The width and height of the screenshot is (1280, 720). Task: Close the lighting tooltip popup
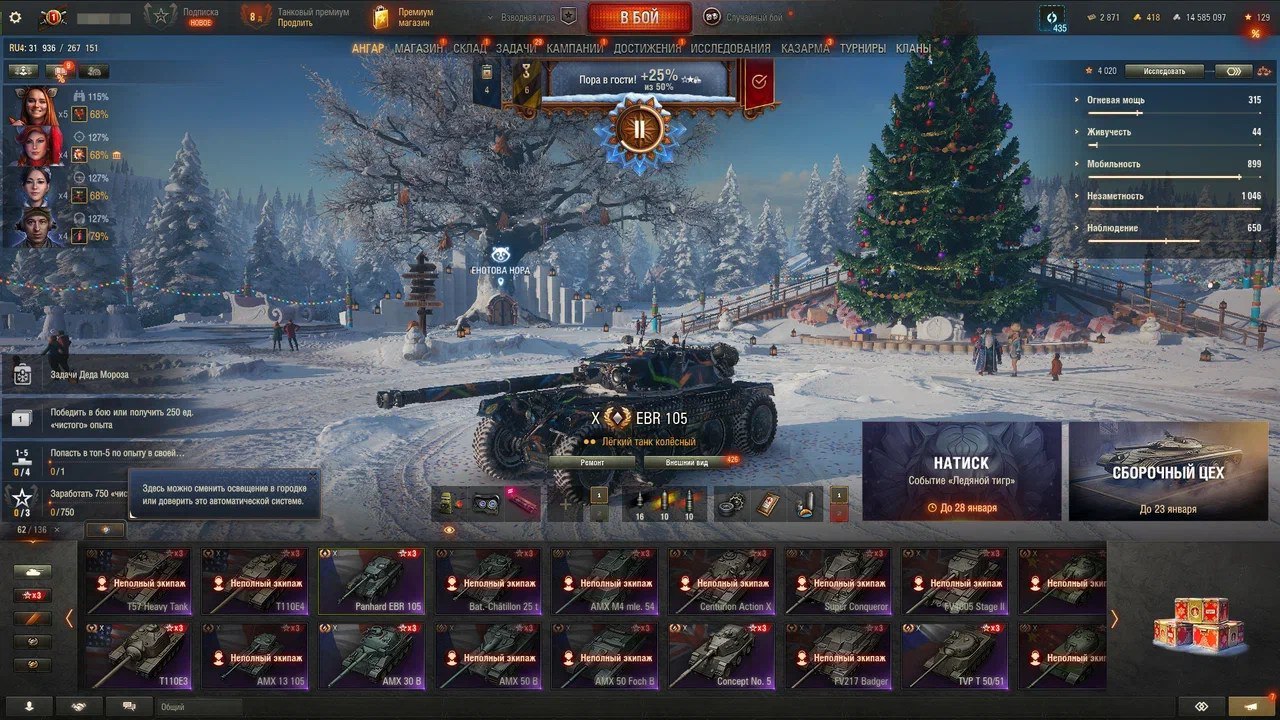coord(312,477)
